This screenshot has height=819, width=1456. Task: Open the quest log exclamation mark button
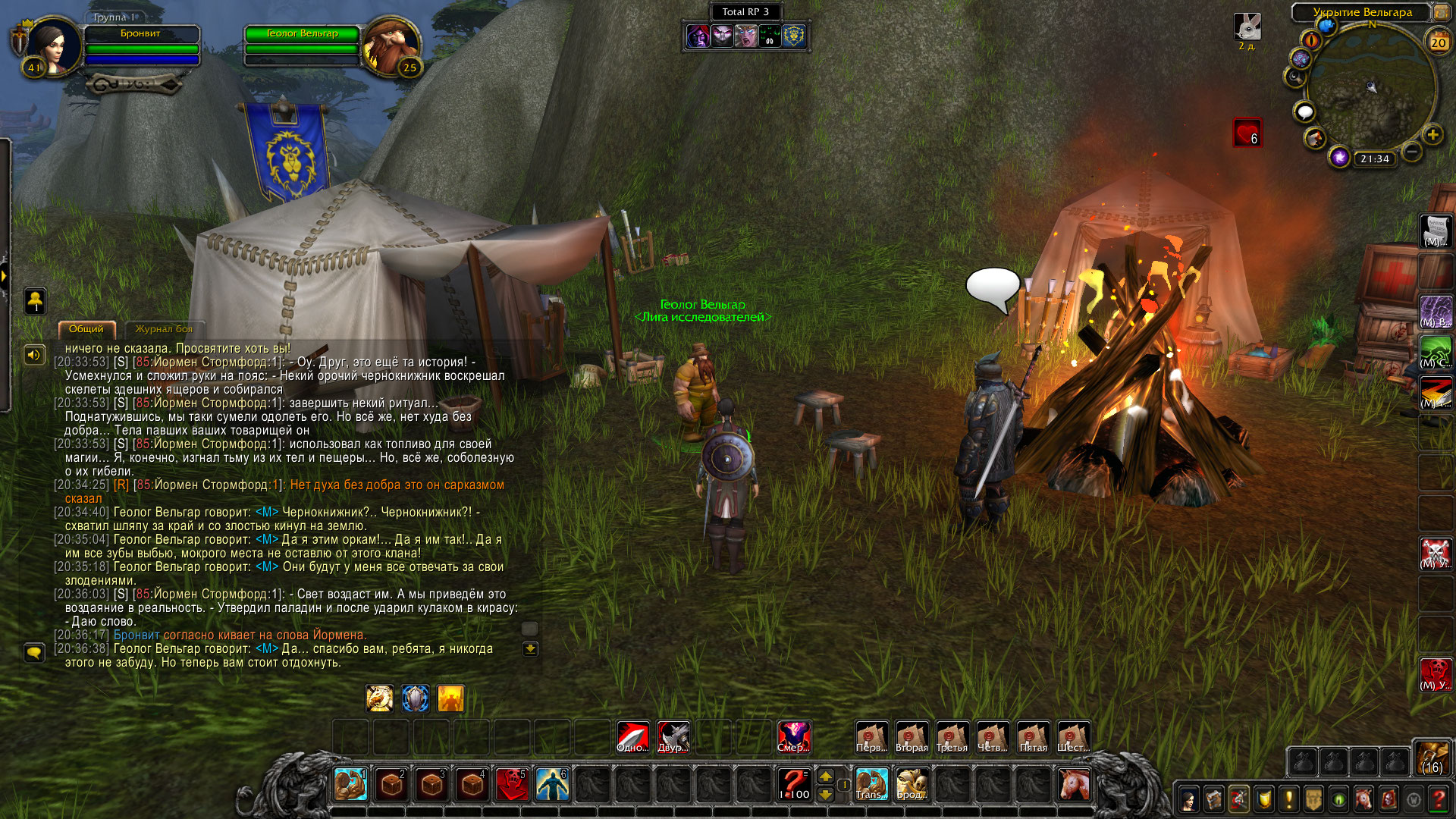tap(1288, 799)
